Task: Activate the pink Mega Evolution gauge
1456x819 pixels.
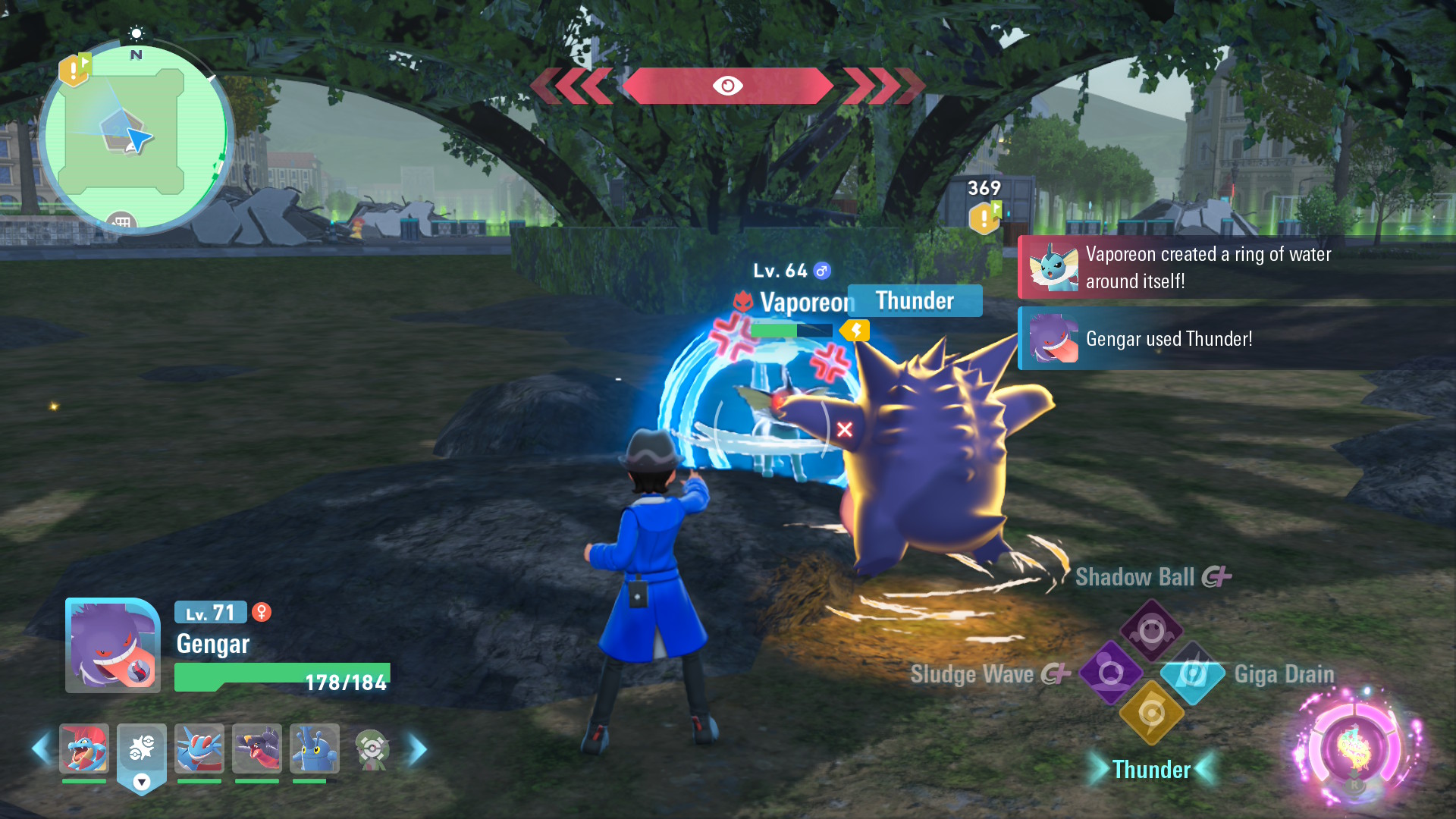Action: [1355, 749]
